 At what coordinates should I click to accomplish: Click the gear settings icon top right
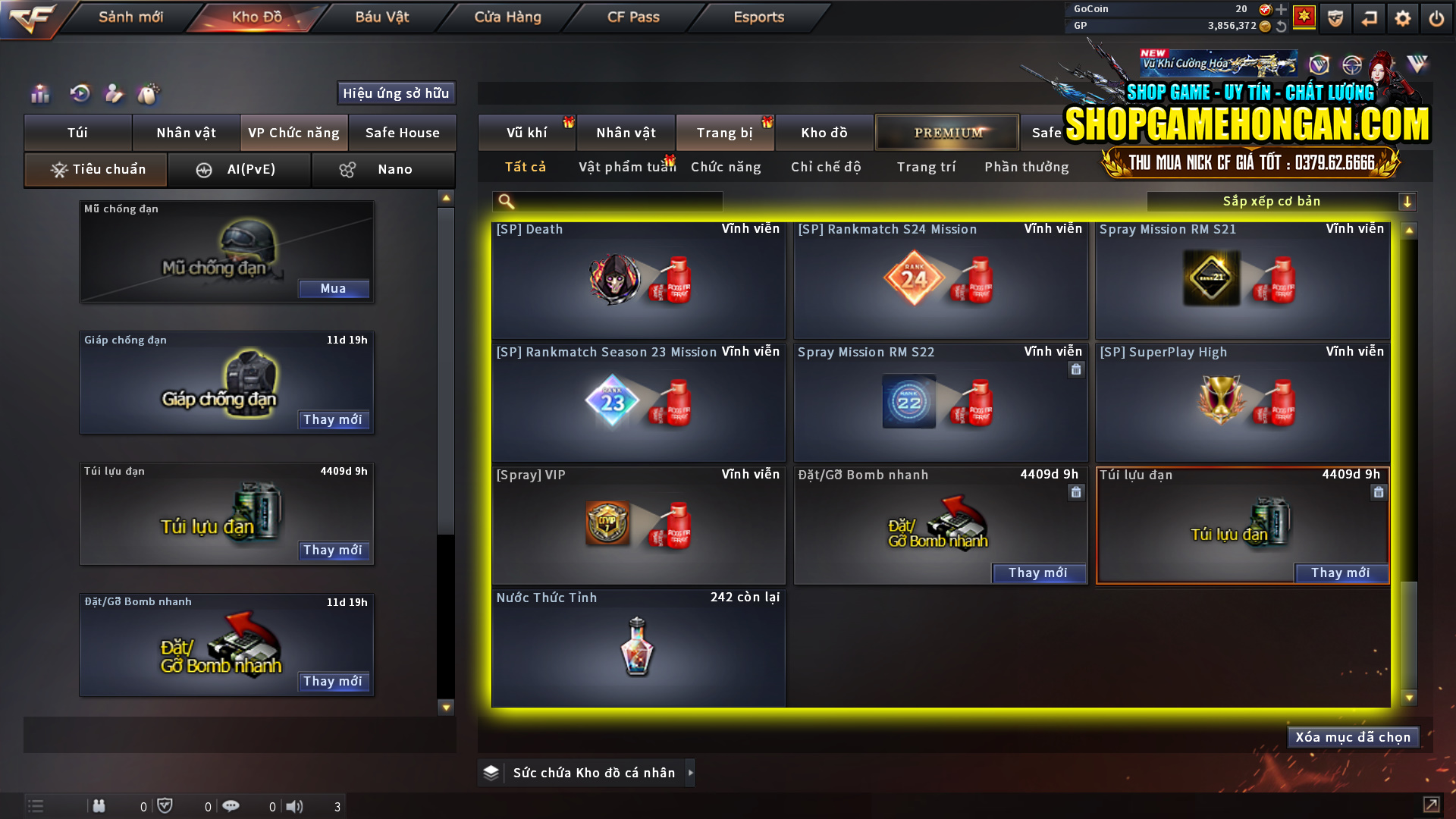coord(1403,17)
